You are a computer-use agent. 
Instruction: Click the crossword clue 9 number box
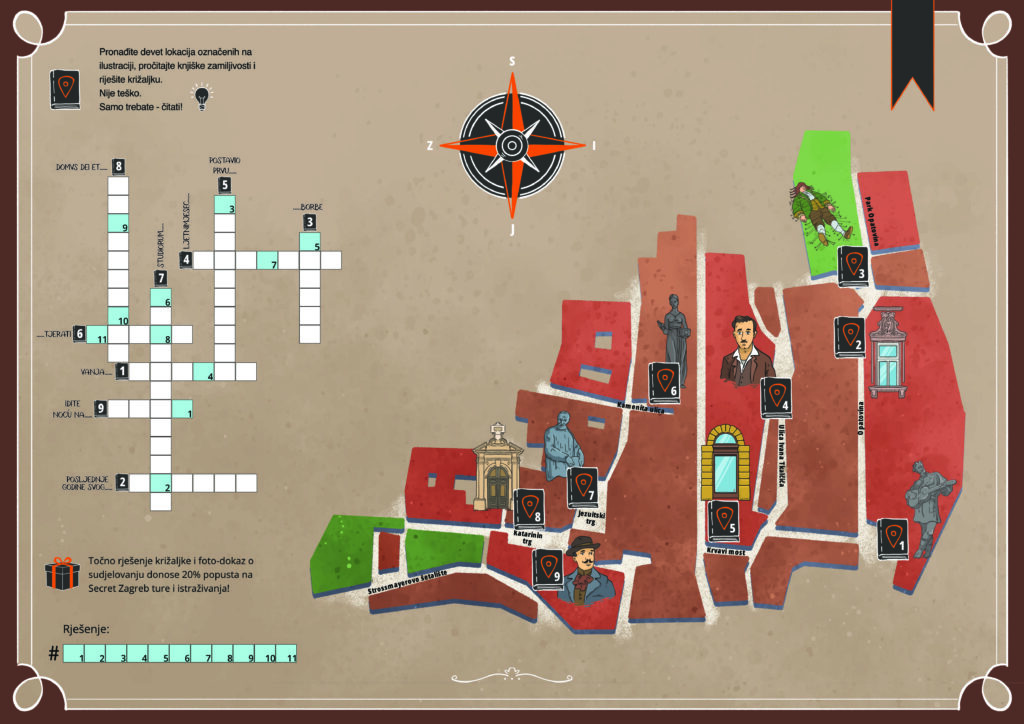100,408
